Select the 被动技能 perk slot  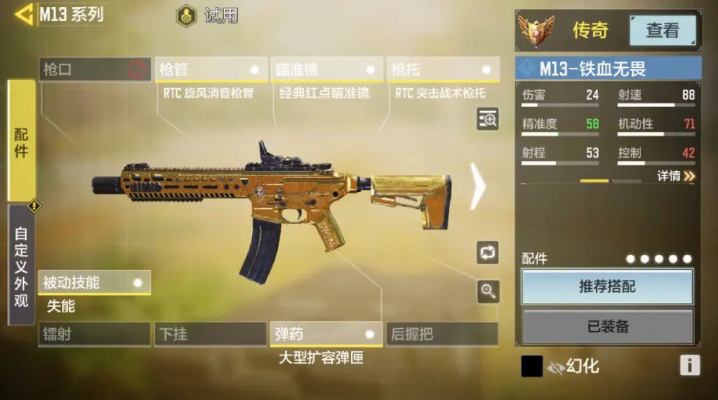click(94, 282)
